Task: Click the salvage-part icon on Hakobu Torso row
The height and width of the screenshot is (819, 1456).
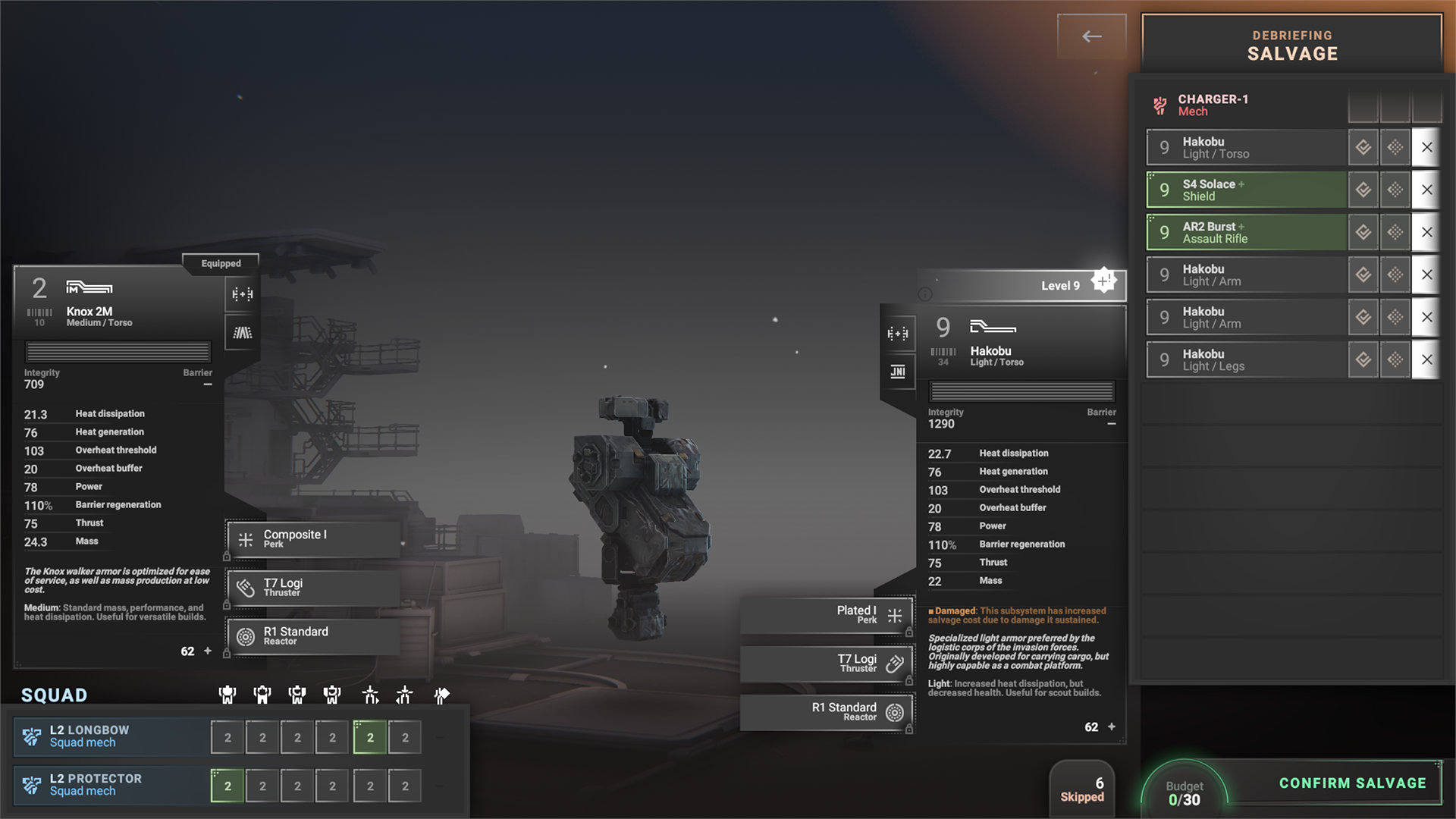Action: tap(1363, 147)
